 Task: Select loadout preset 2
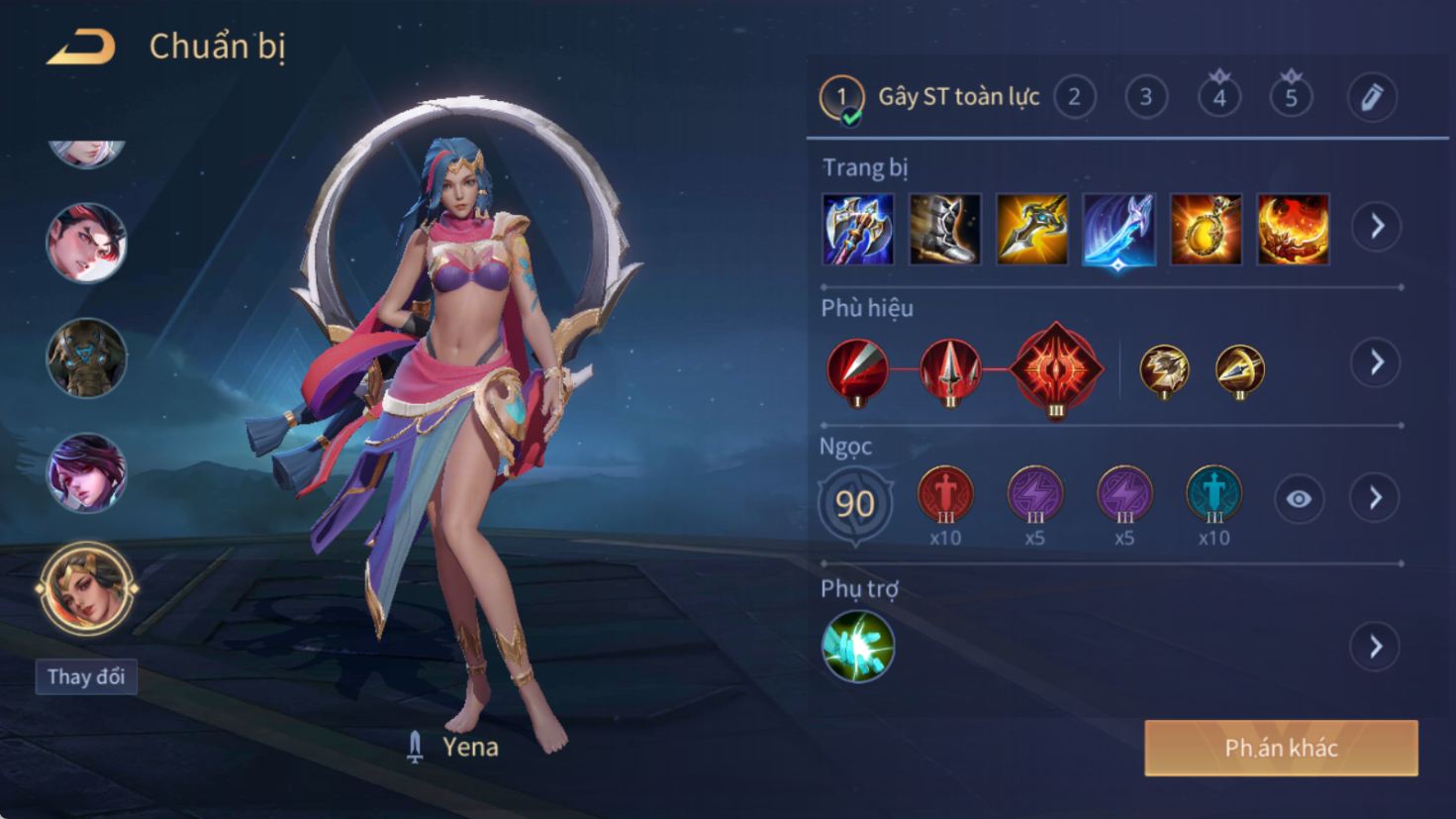(1074, 97)
